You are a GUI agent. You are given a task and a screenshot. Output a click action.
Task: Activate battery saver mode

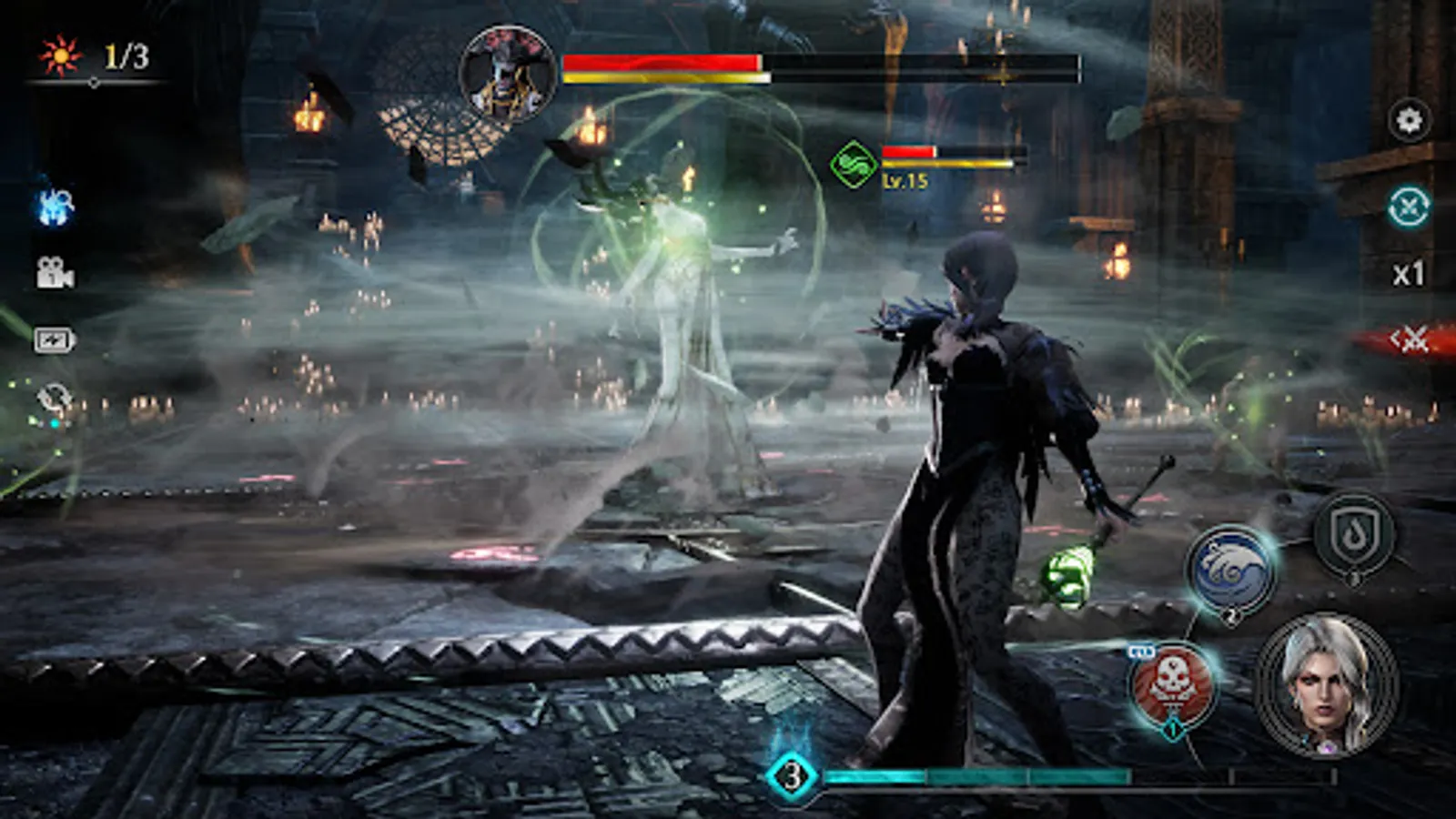(56, 337)
